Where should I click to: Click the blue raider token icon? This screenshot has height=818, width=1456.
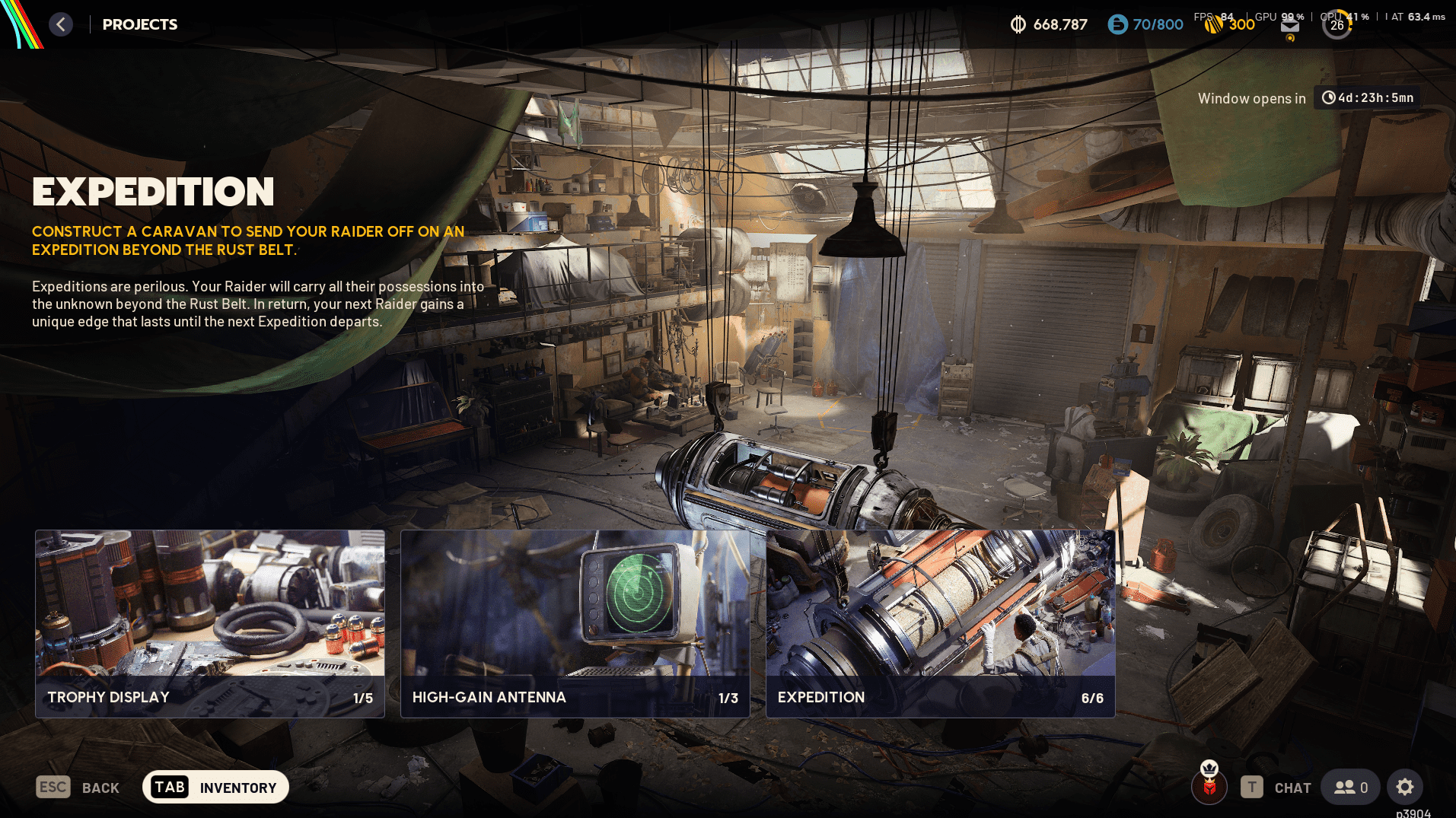tap(1117, 24)
